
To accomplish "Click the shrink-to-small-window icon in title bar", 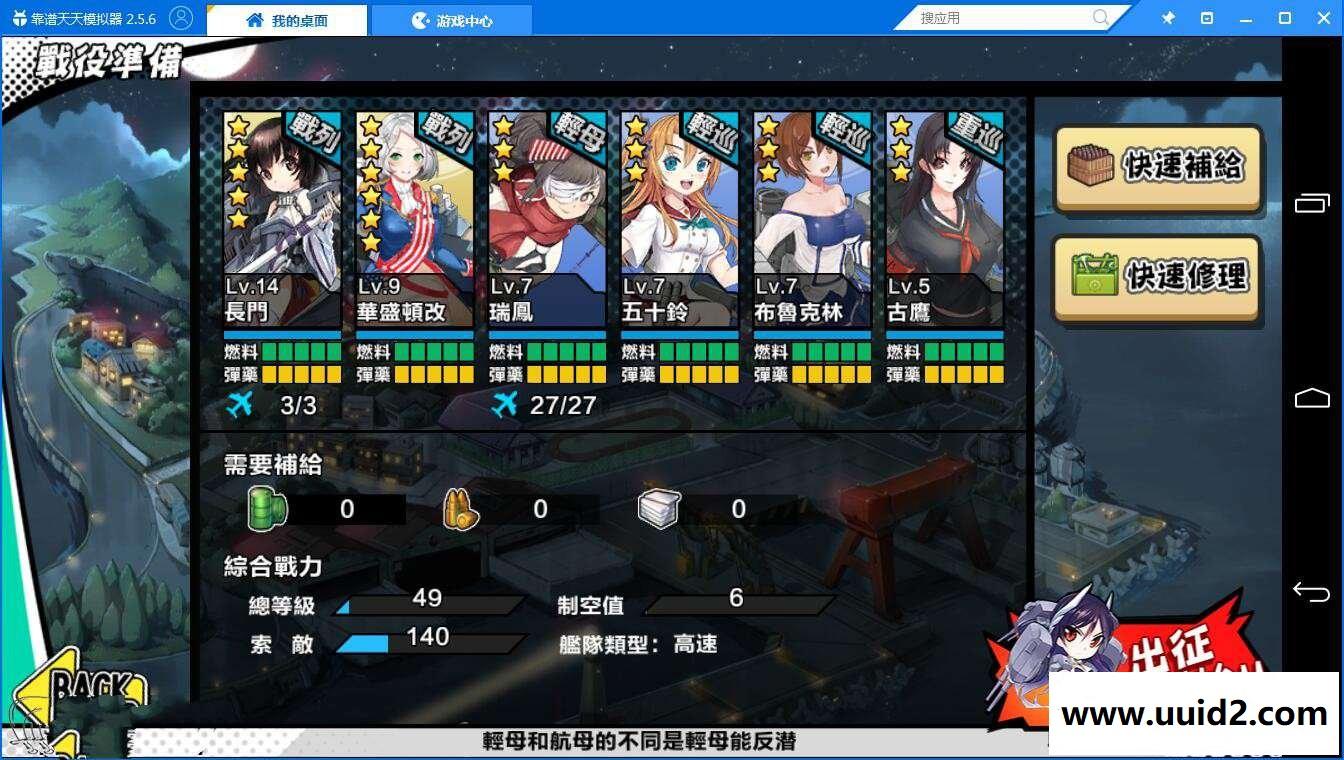I will pyautogui.click(x=1209, y=17).
